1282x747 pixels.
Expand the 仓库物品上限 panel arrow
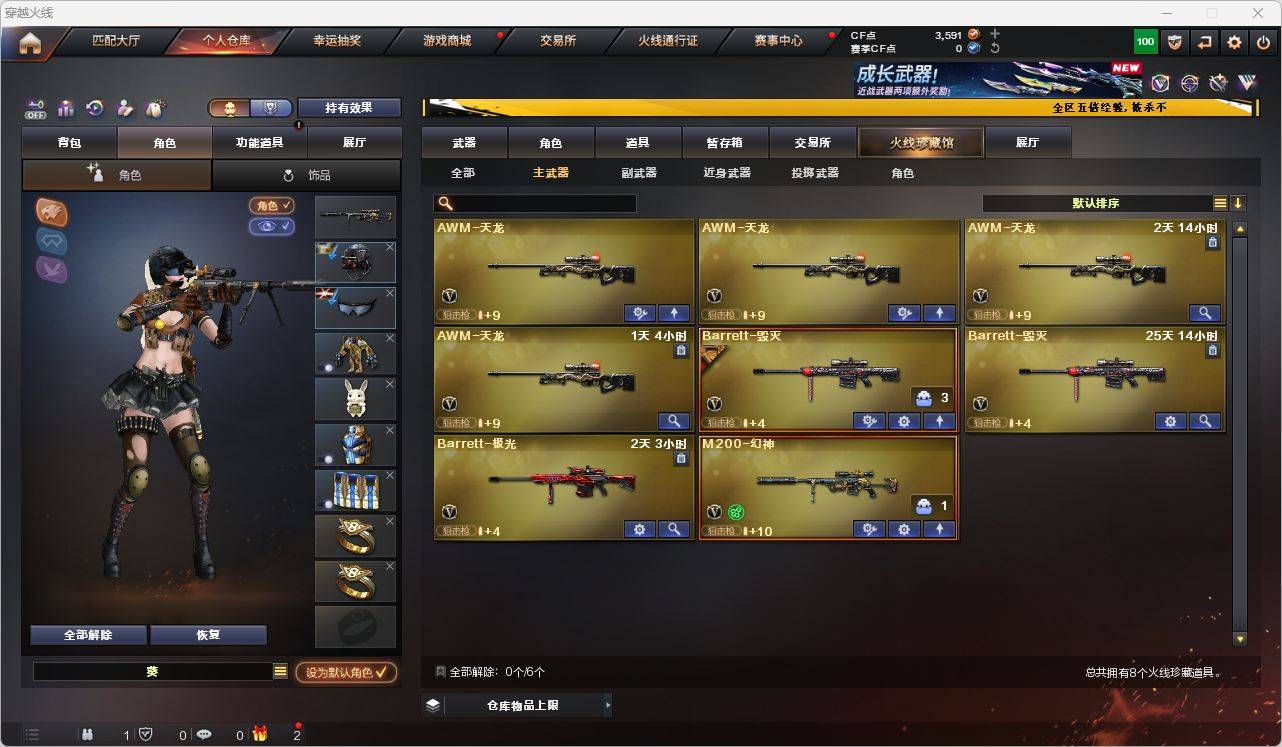pyautogui.click(x=607, y=704)
